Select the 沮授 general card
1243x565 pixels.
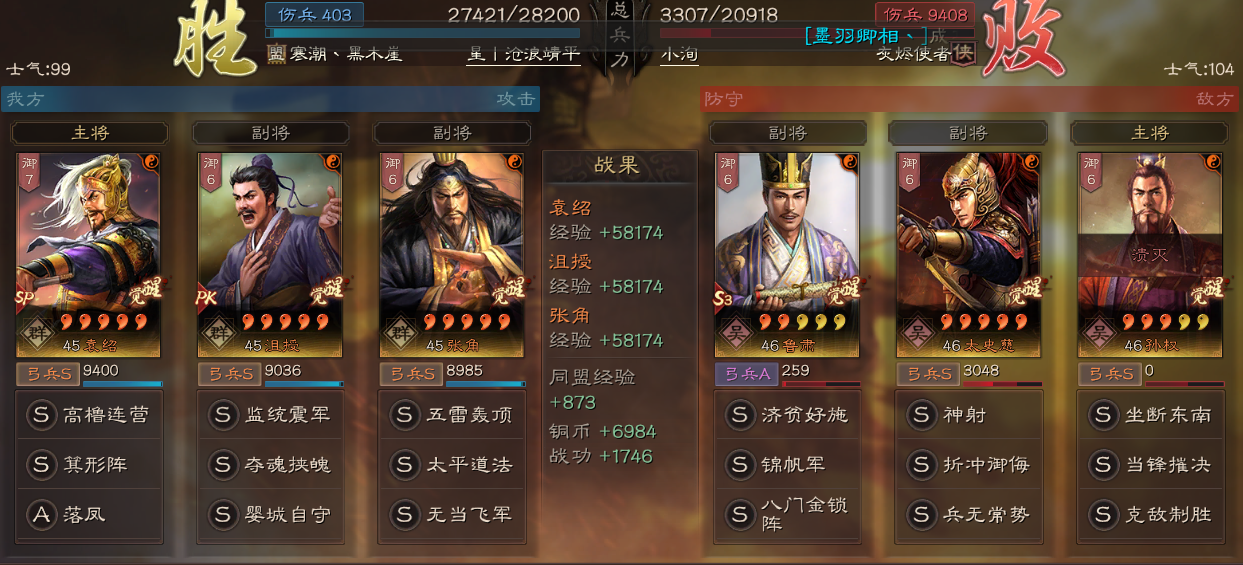click(270, 255)
